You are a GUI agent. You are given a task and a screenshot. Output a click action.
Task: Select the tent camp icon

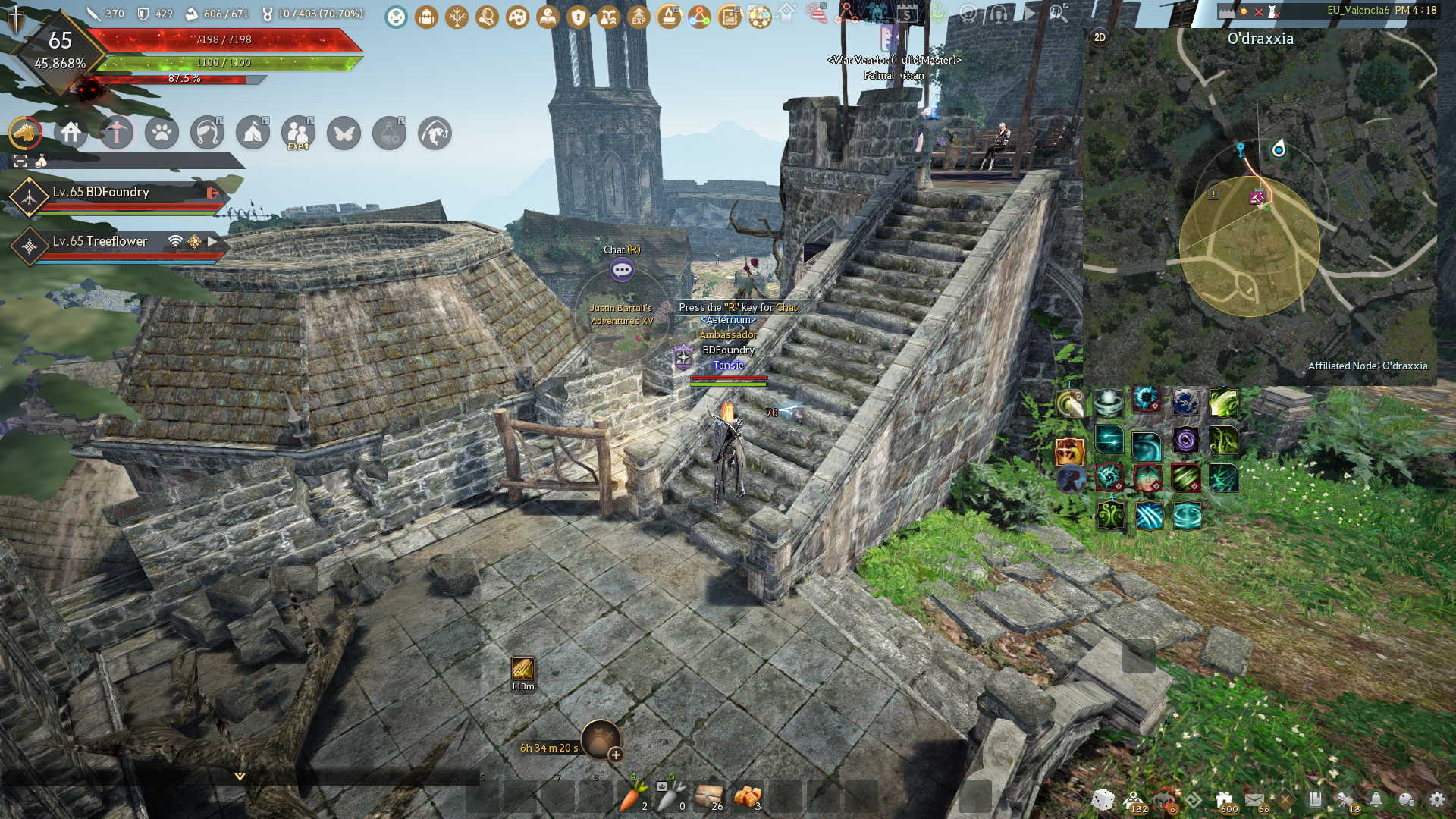coord(253,133)
